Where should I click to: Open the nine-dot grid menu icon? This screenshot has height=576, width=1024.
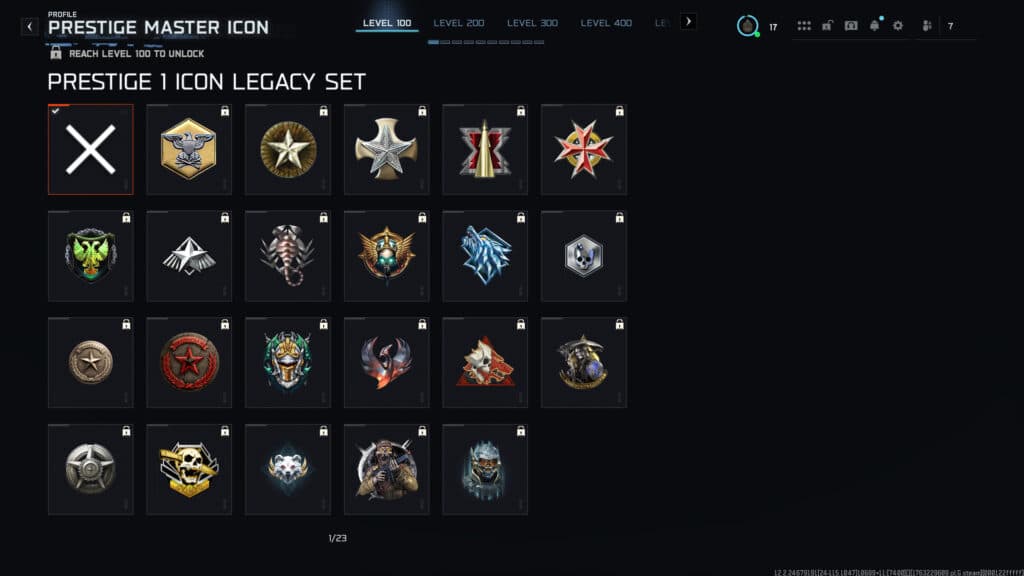(x=804, y=26)
